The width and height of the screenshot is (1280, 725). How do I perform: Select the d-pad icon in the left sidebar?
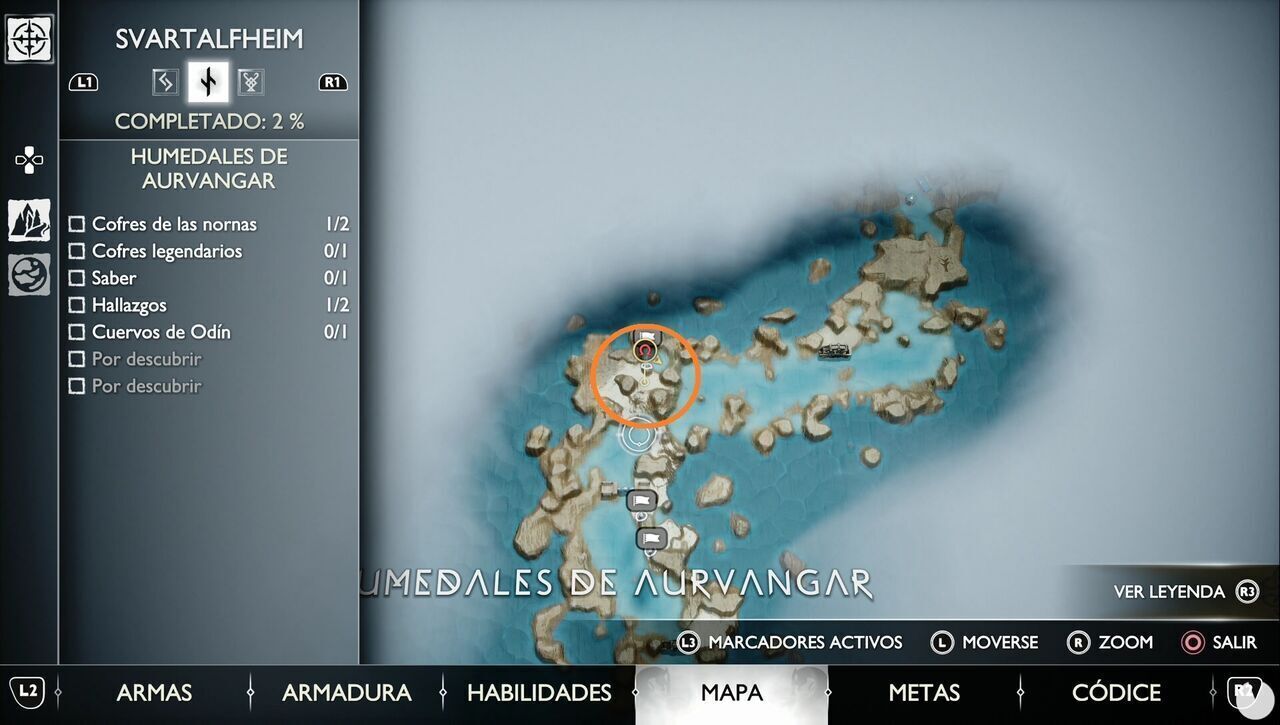pos(27,158)
